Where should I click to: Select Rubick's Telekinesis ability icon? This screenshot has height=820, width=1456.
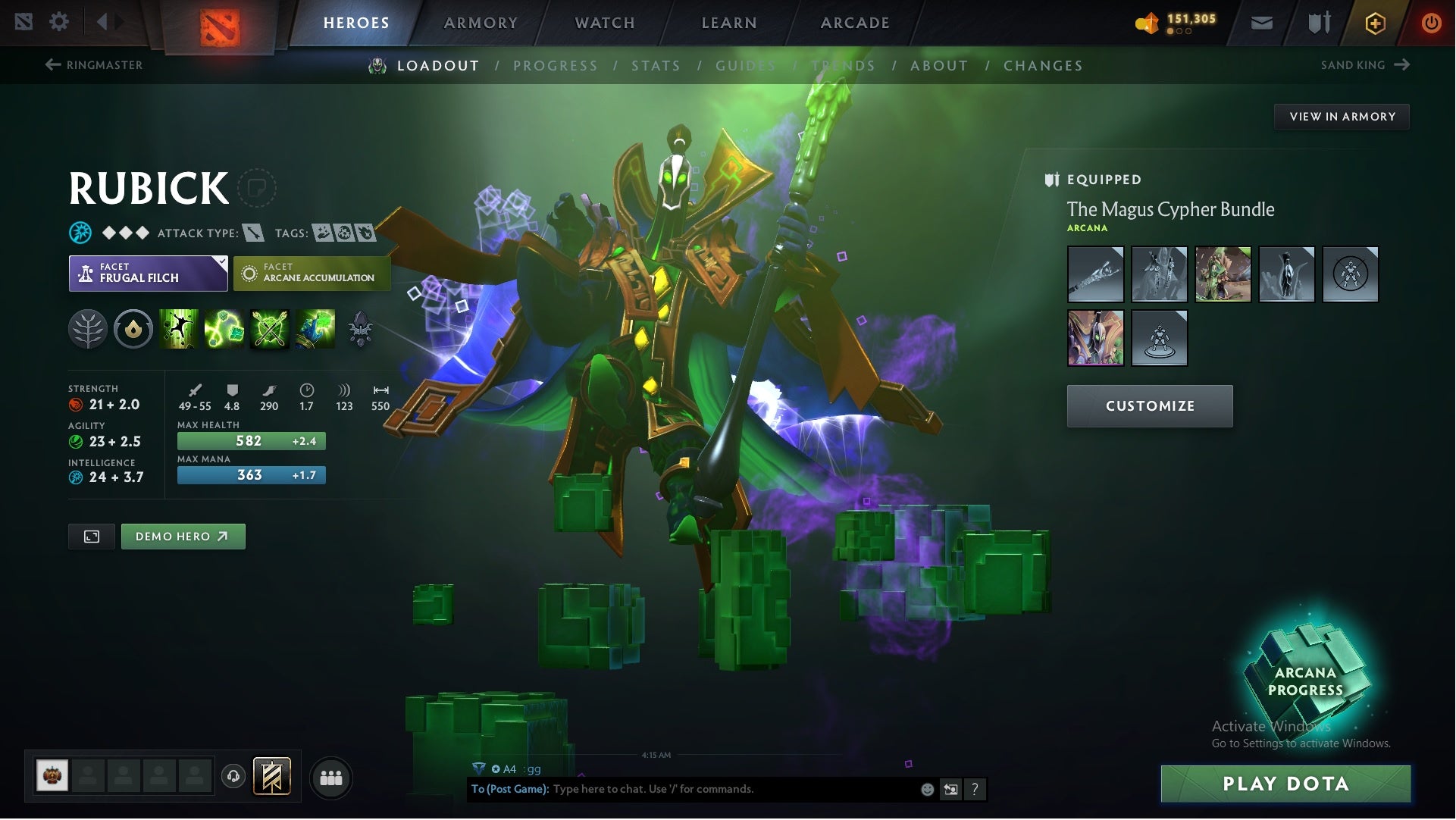[180, 329]
